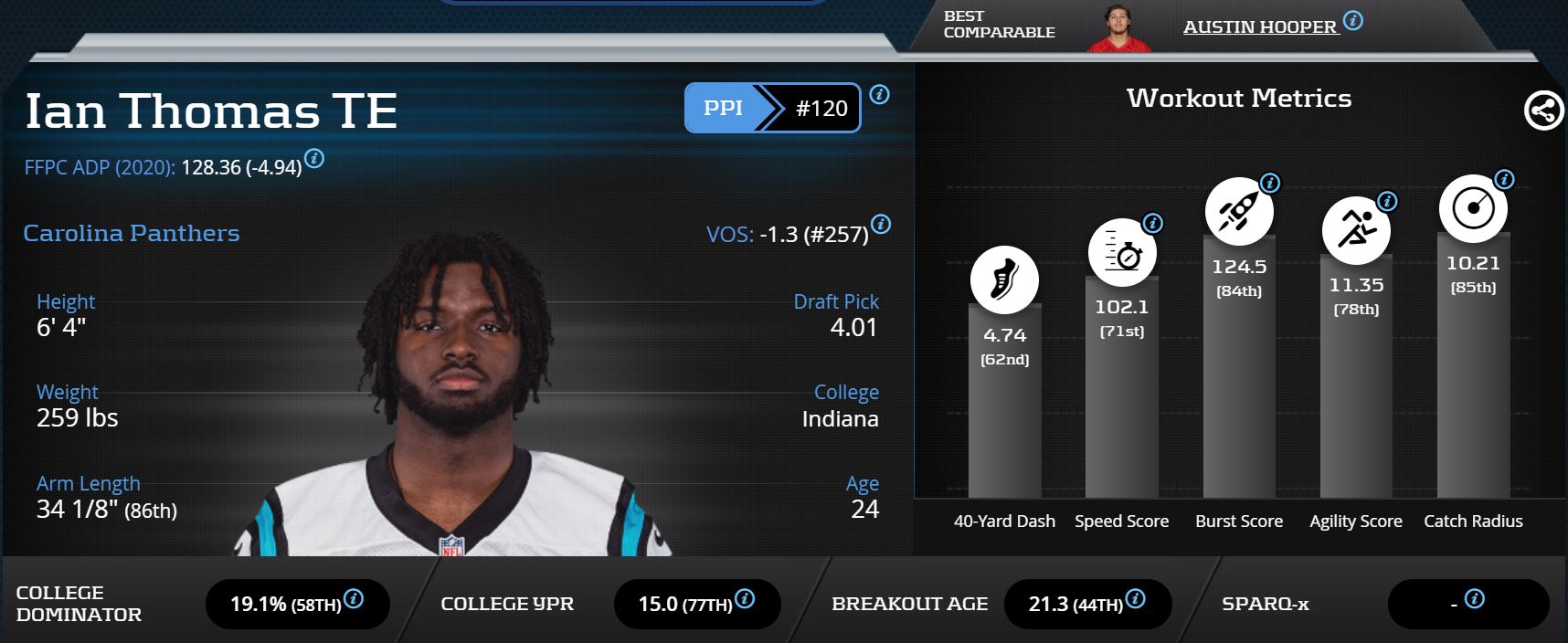This screenshot has width=1568, height=643.
Task: Show the College YPR info icon
Action: 745,599
